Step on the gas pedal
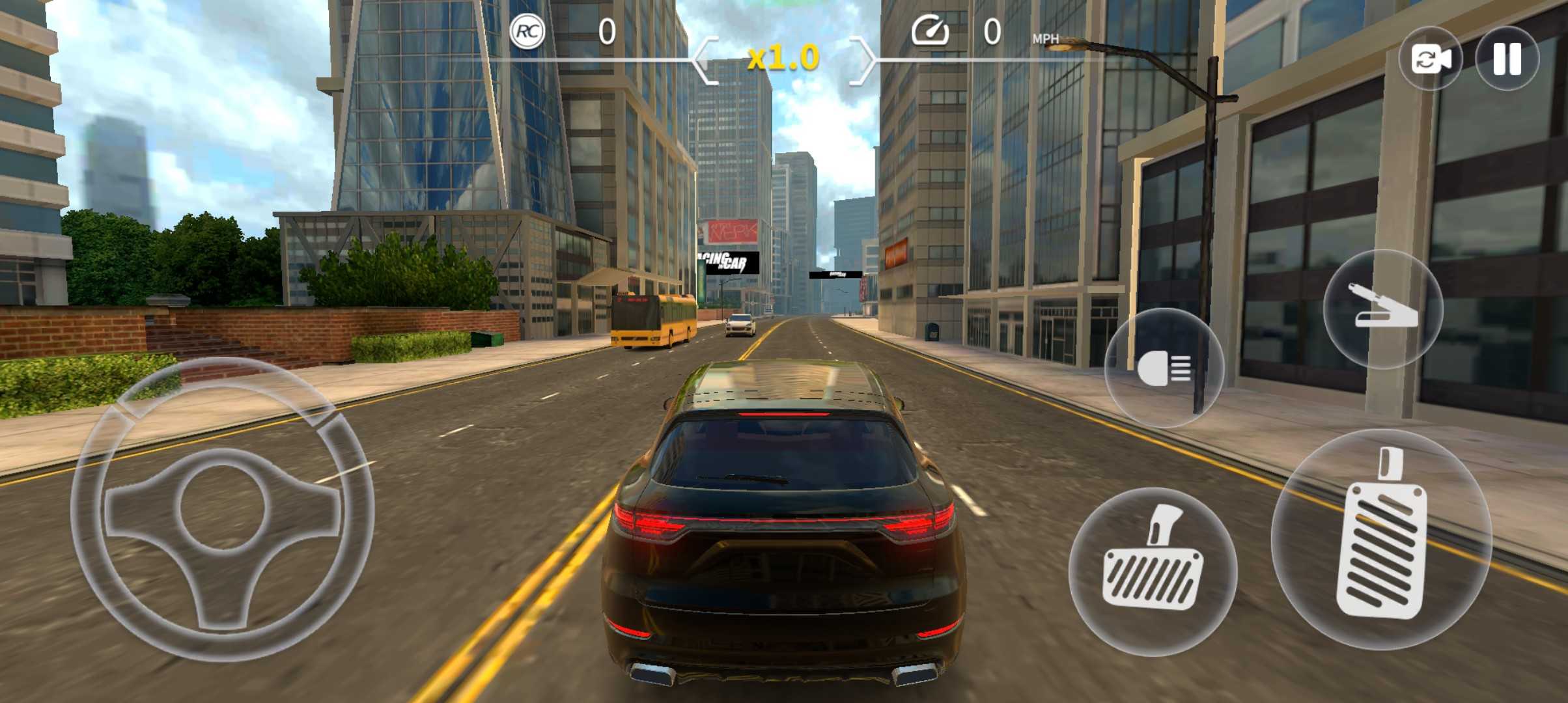Screen dimensions: 1568x703 click(x=1380, y=540)
